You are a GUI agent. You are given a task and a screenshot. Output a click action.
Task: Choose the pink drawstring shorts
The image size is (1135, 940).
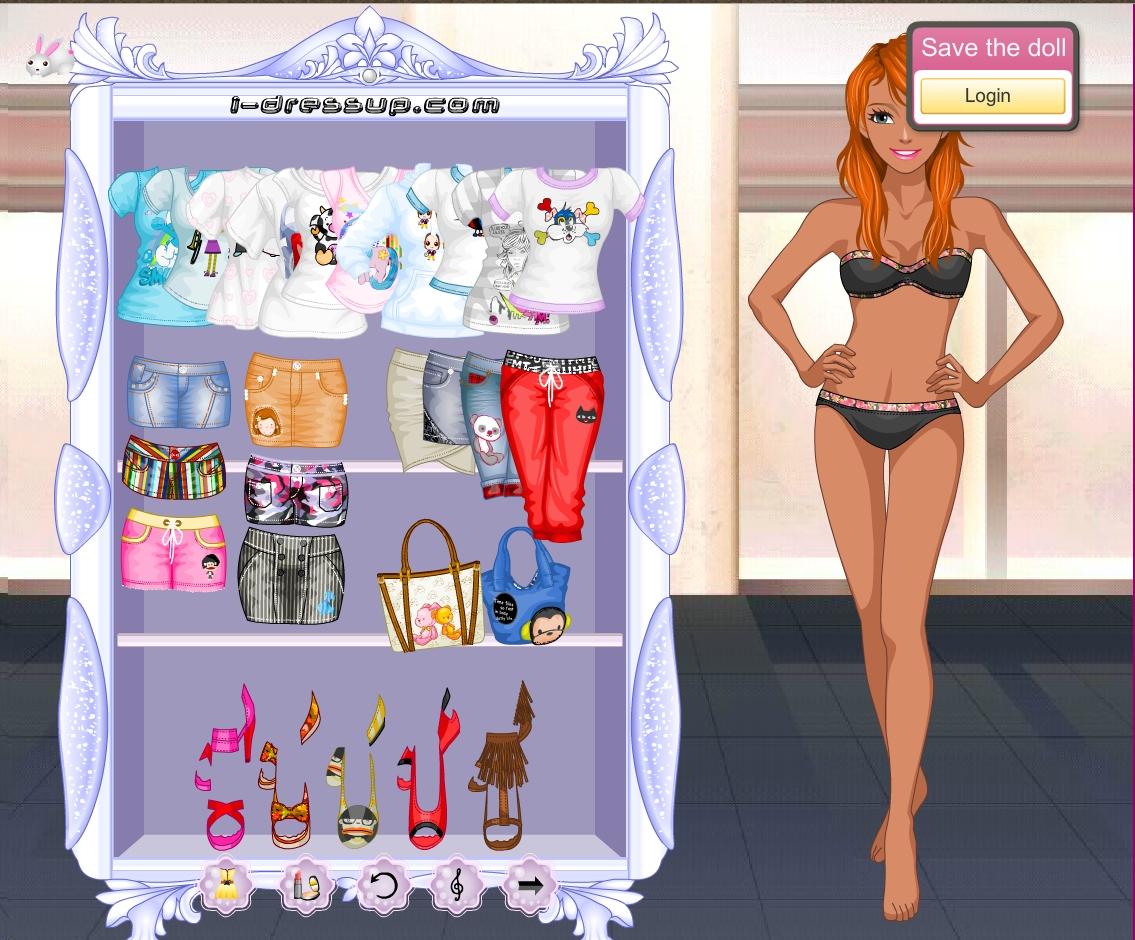(174, 549)
